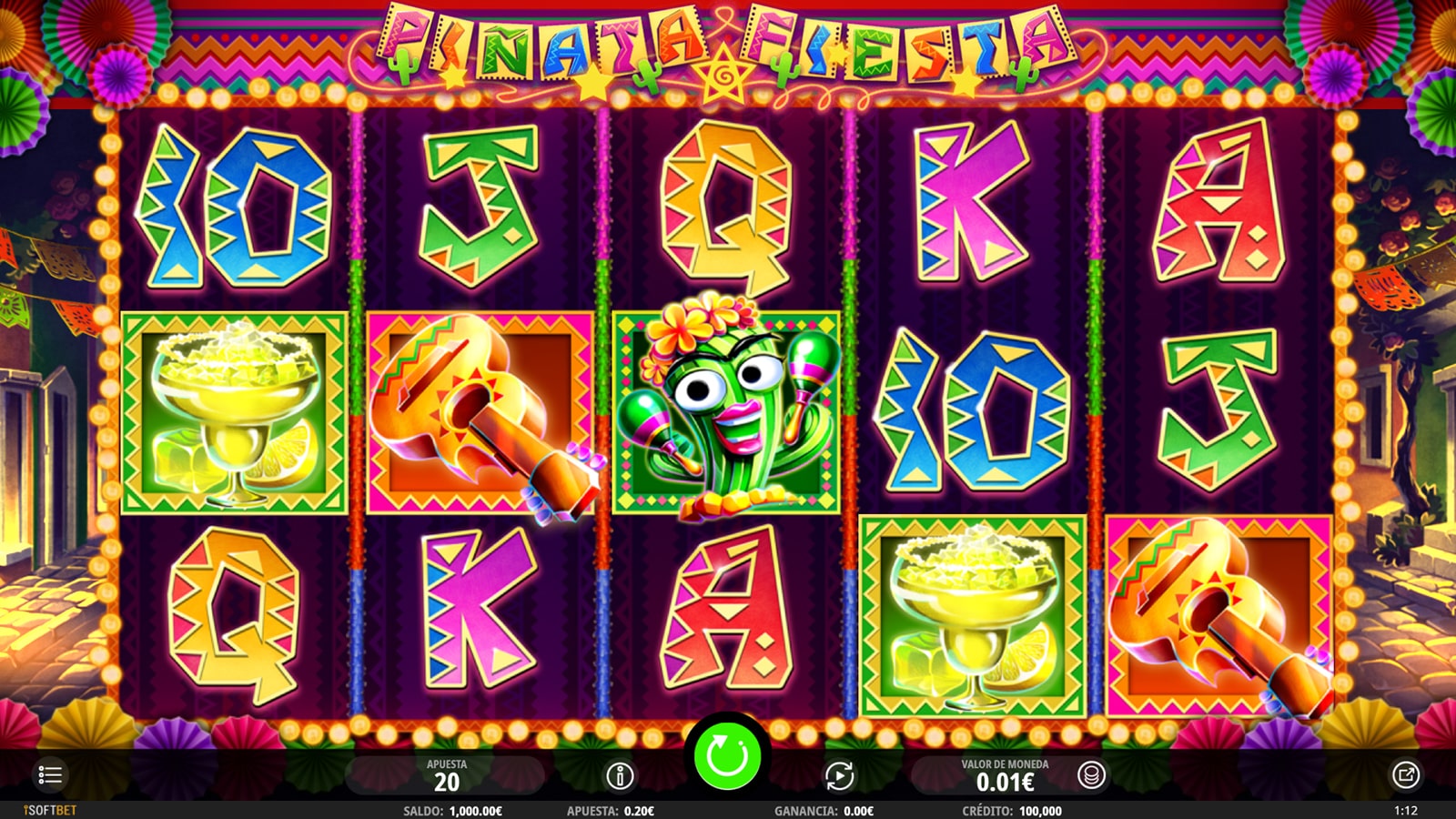Activate the autoplay spin icon

[839, 776]
